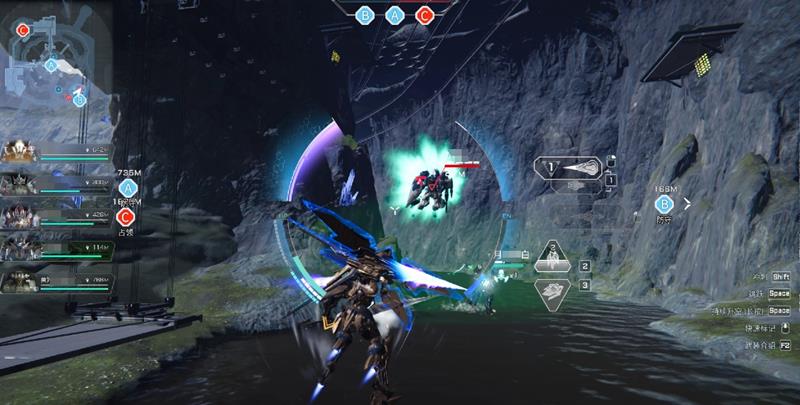Activate the skill icon labeled 3
Screen dimensions: 800x405
[x=553, y=293]
